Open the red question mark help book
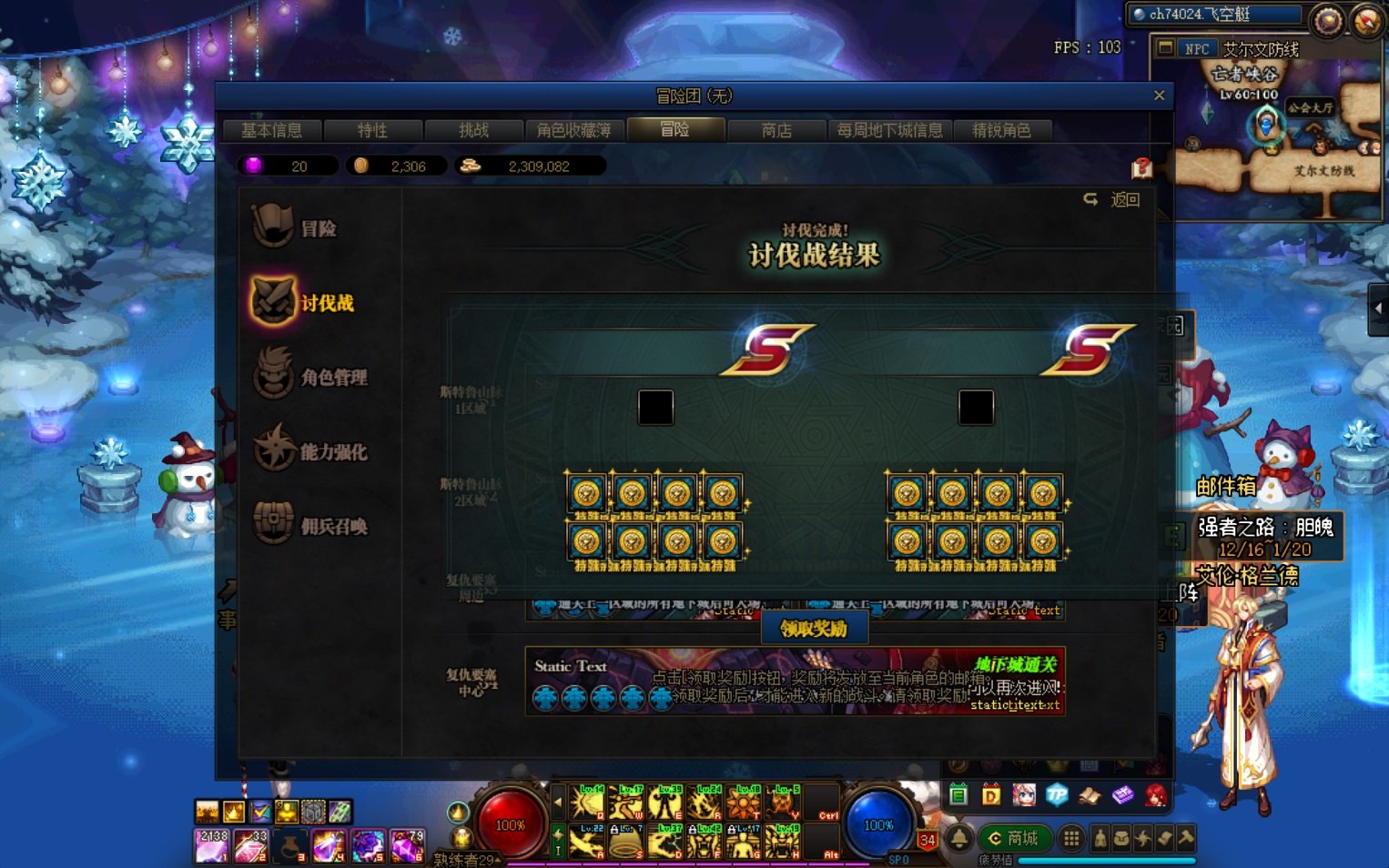The width and height of the screenshot is (1389, 868). 1141,168
